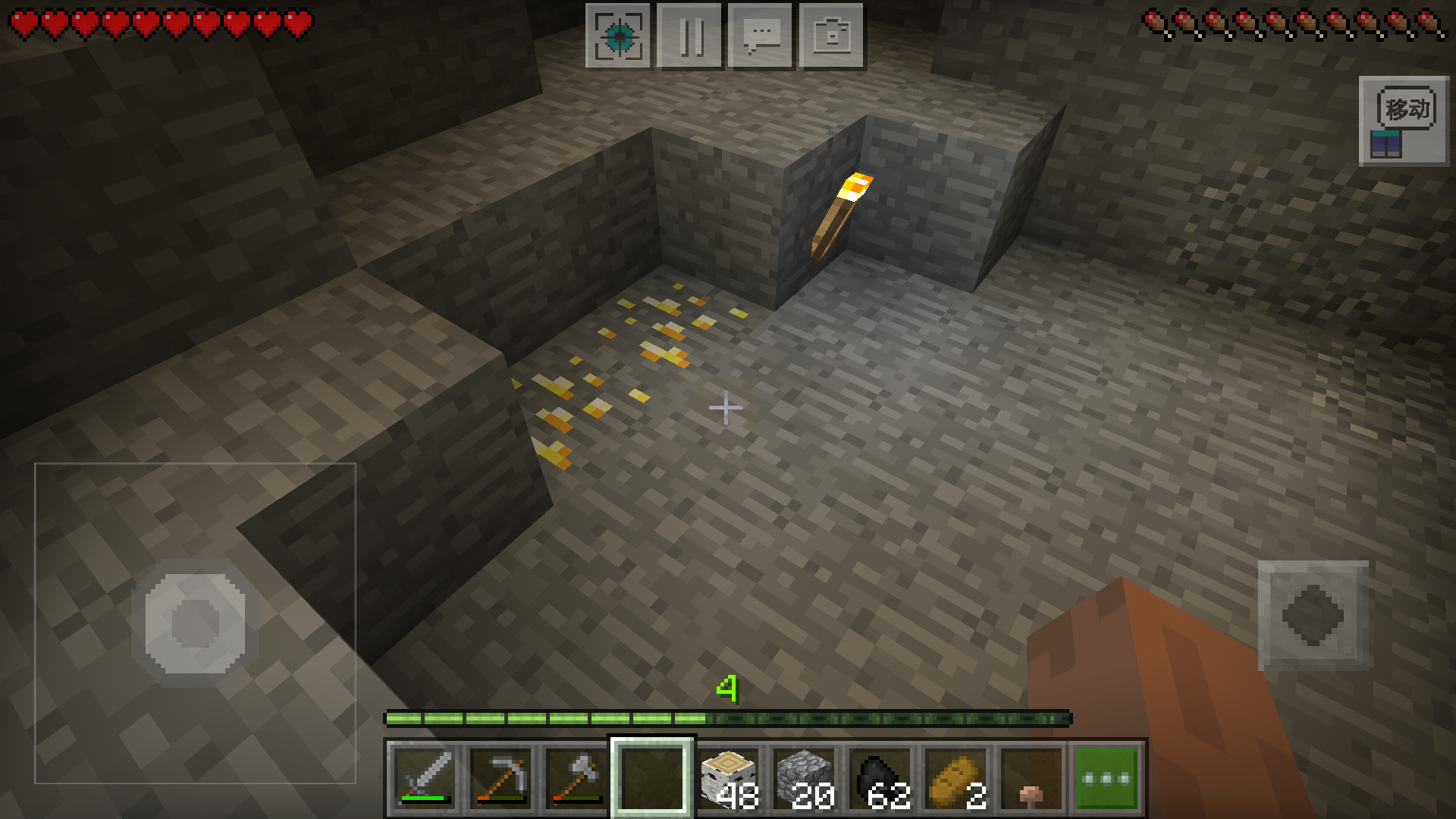1456x819 pixels.
Task: Select the coal stack of 62
Action: 880,778
